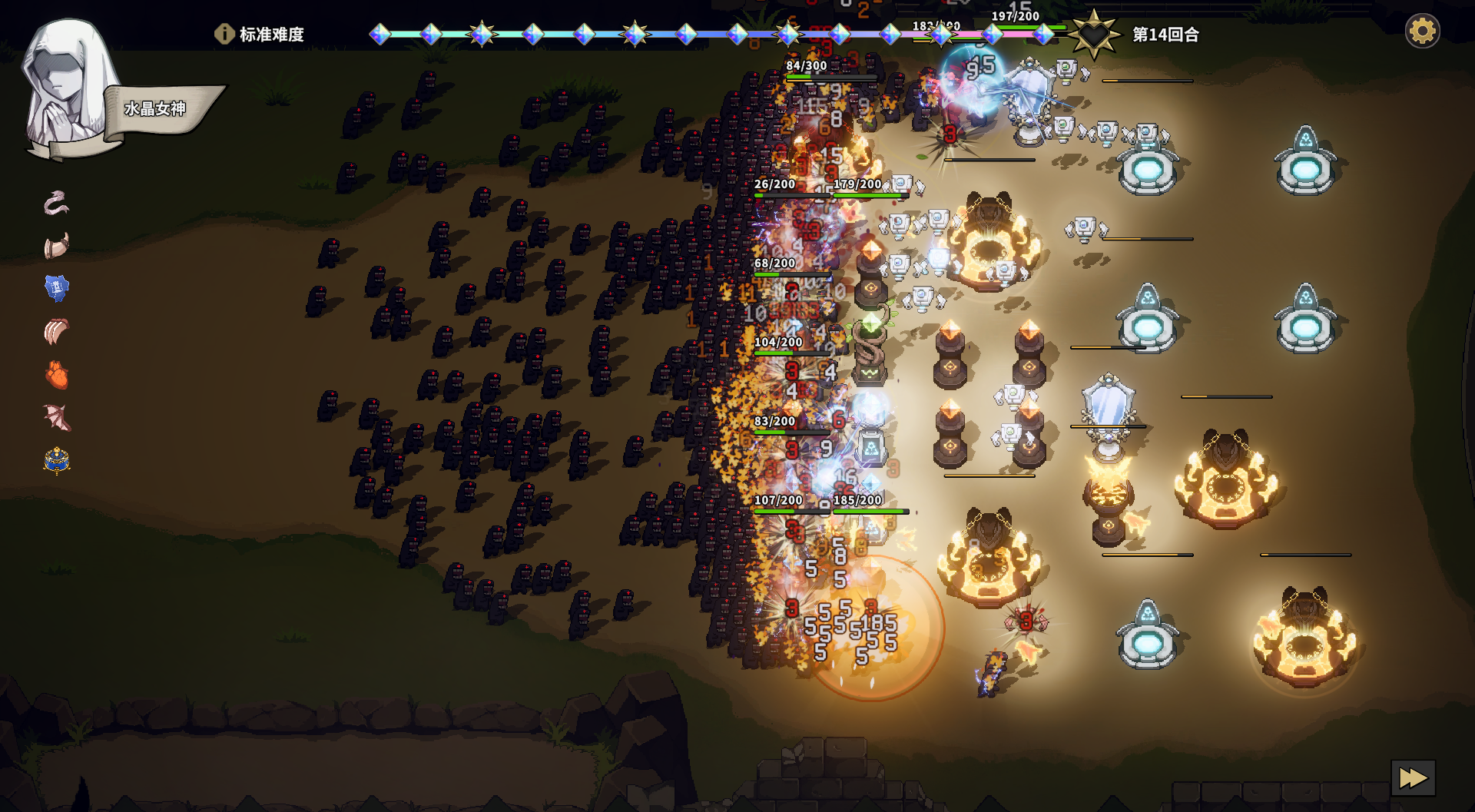Toggle the fast-forward speed button
The height and width of the screenshot is (812, 1475).
point(1413,778)
